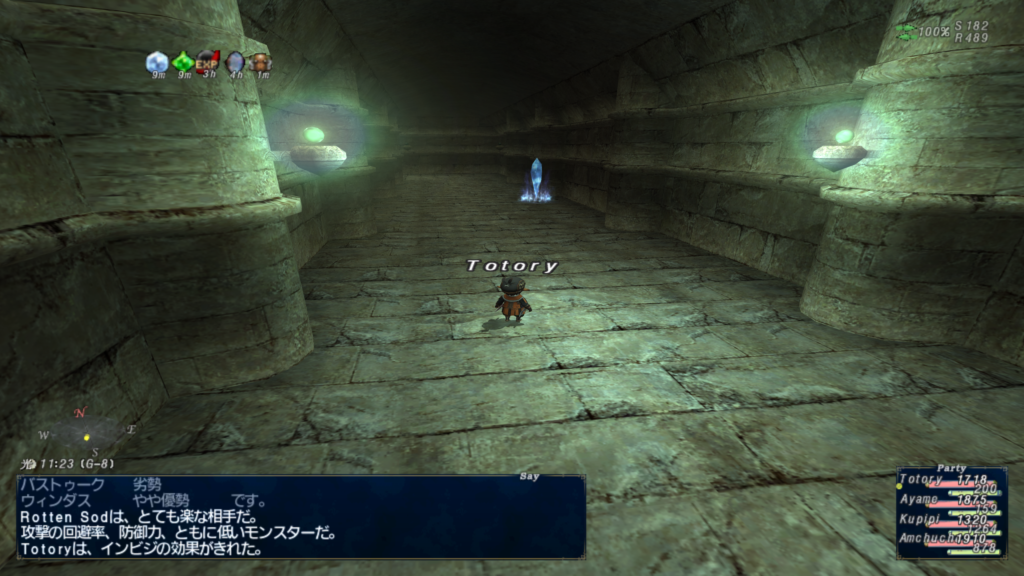
Task: Click the chat log window
Action: (300, 516)
